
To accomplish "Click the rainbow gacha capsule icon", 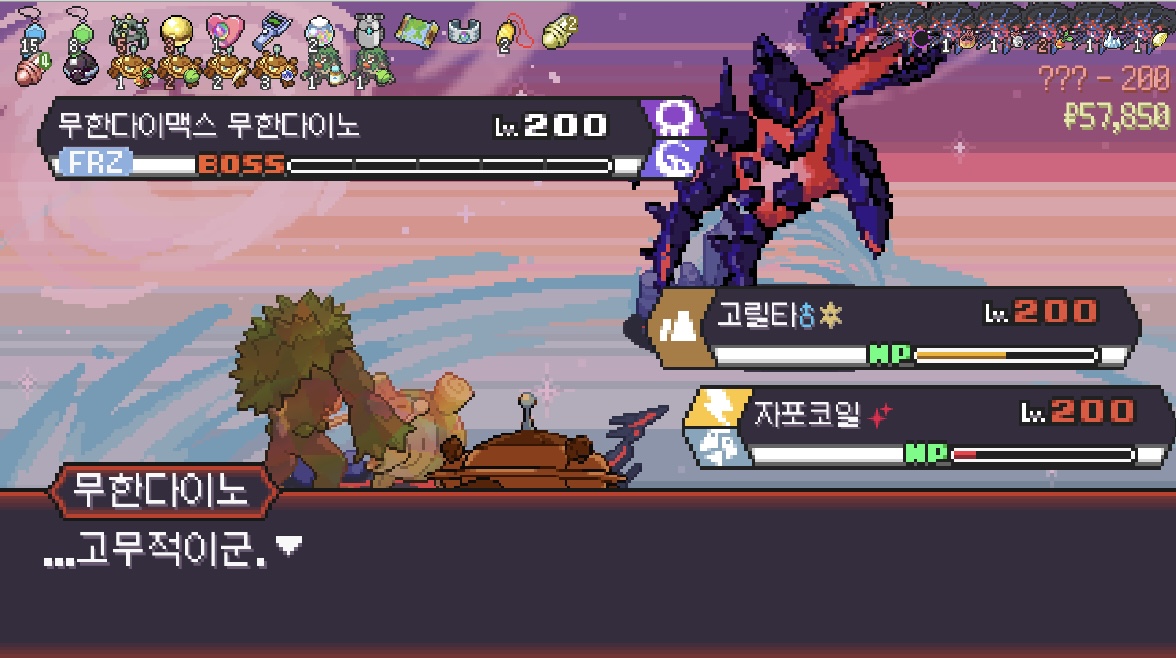I will click(320, 32).
